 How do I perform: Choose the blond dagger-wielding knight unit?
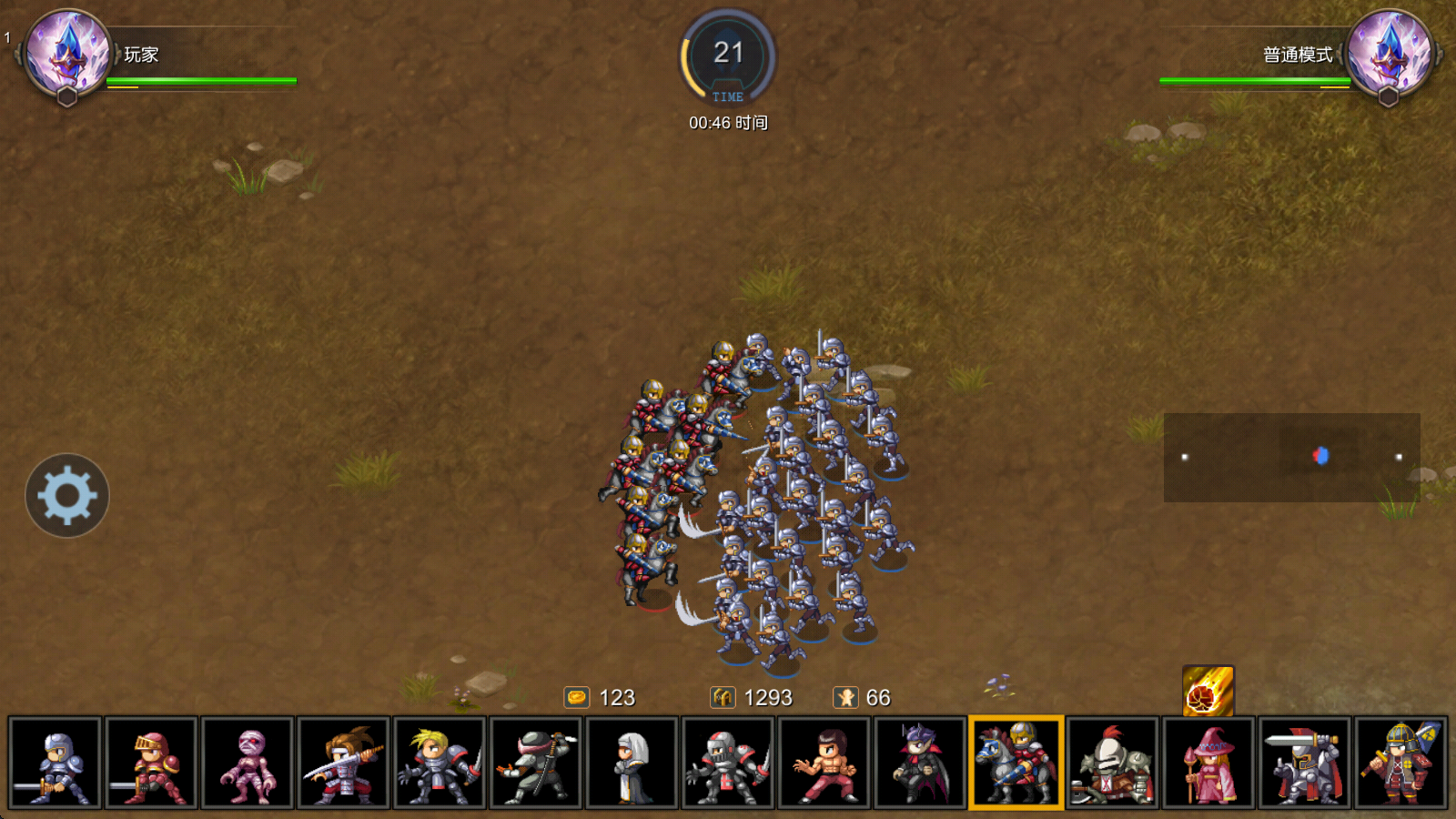440,763
